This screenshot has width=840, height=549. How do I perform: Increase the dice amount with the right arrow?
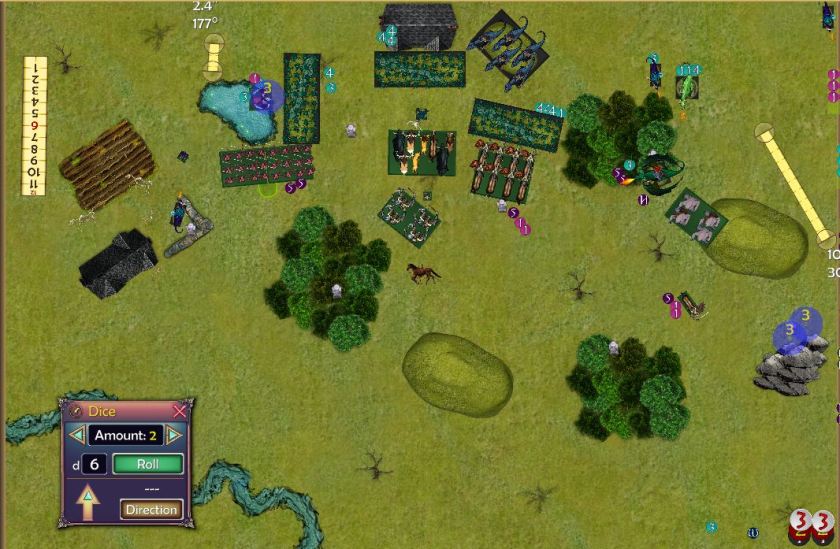[x=174, y=435]
